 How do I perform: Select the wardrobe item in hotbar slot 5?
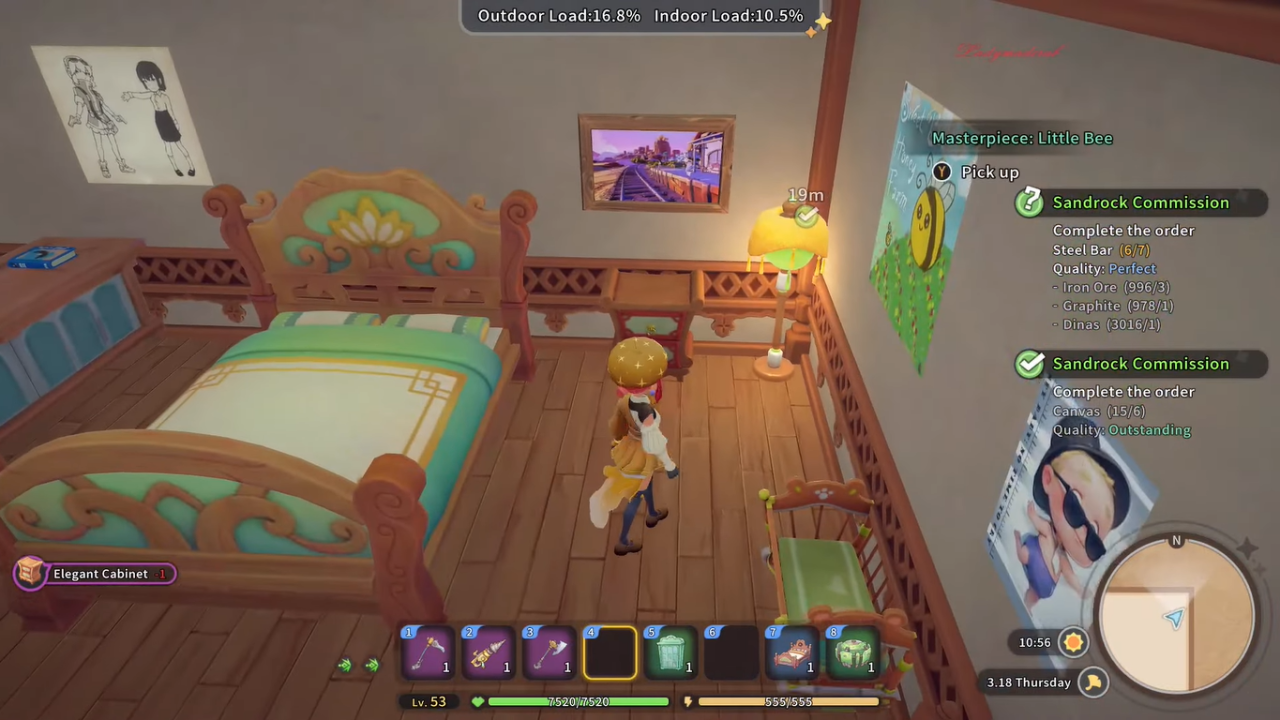tap(671, 651)
